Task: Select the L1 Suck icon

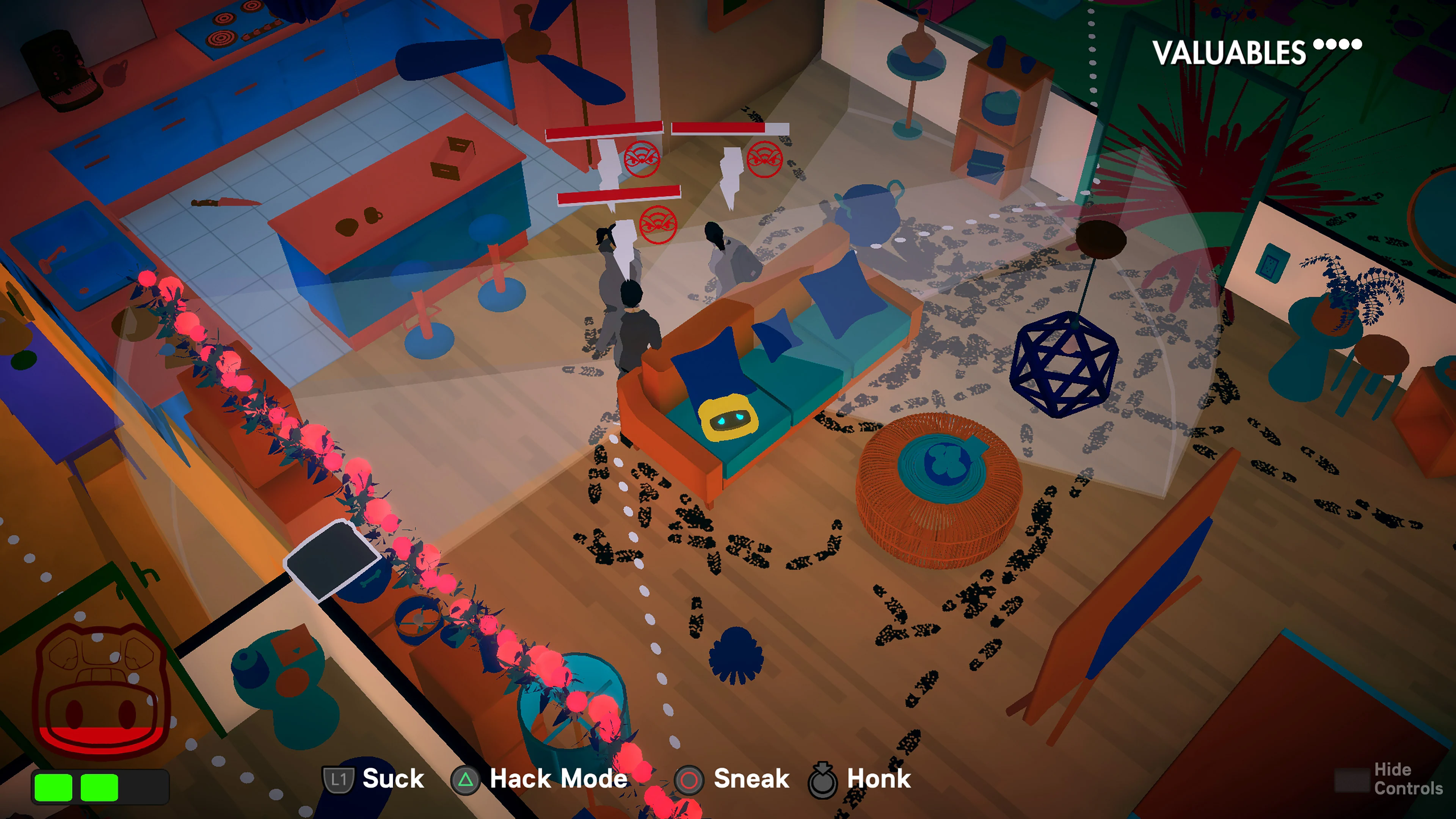Action: tap(339, 779)
